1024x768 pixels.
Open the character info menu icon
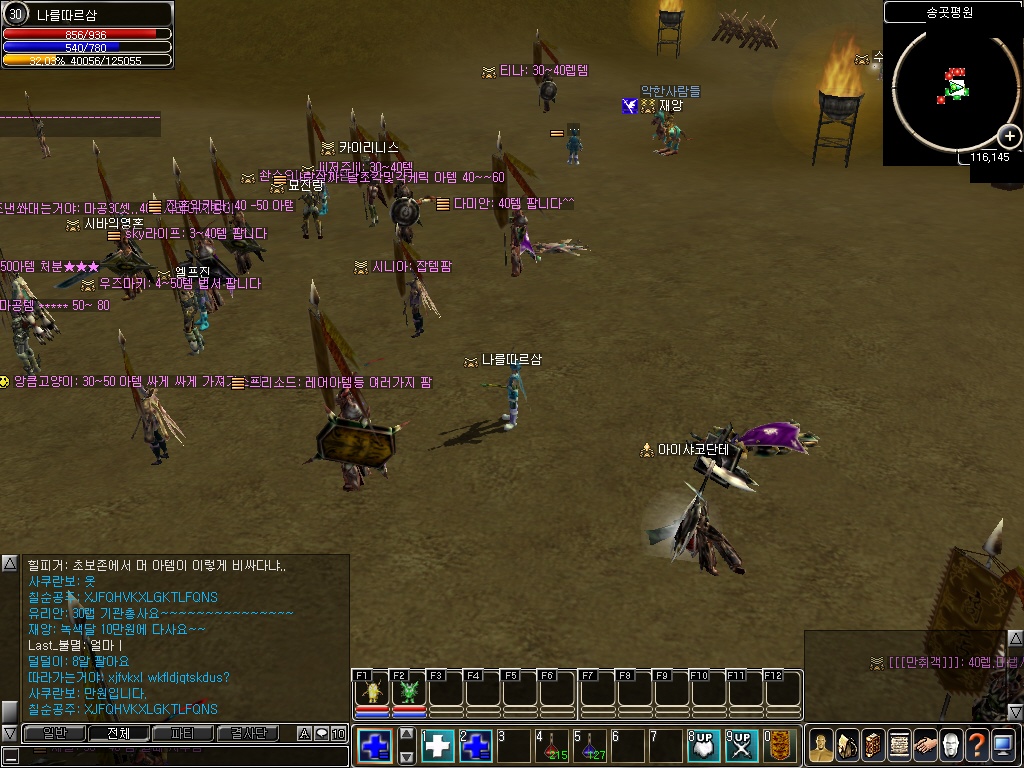coord(821,745)
